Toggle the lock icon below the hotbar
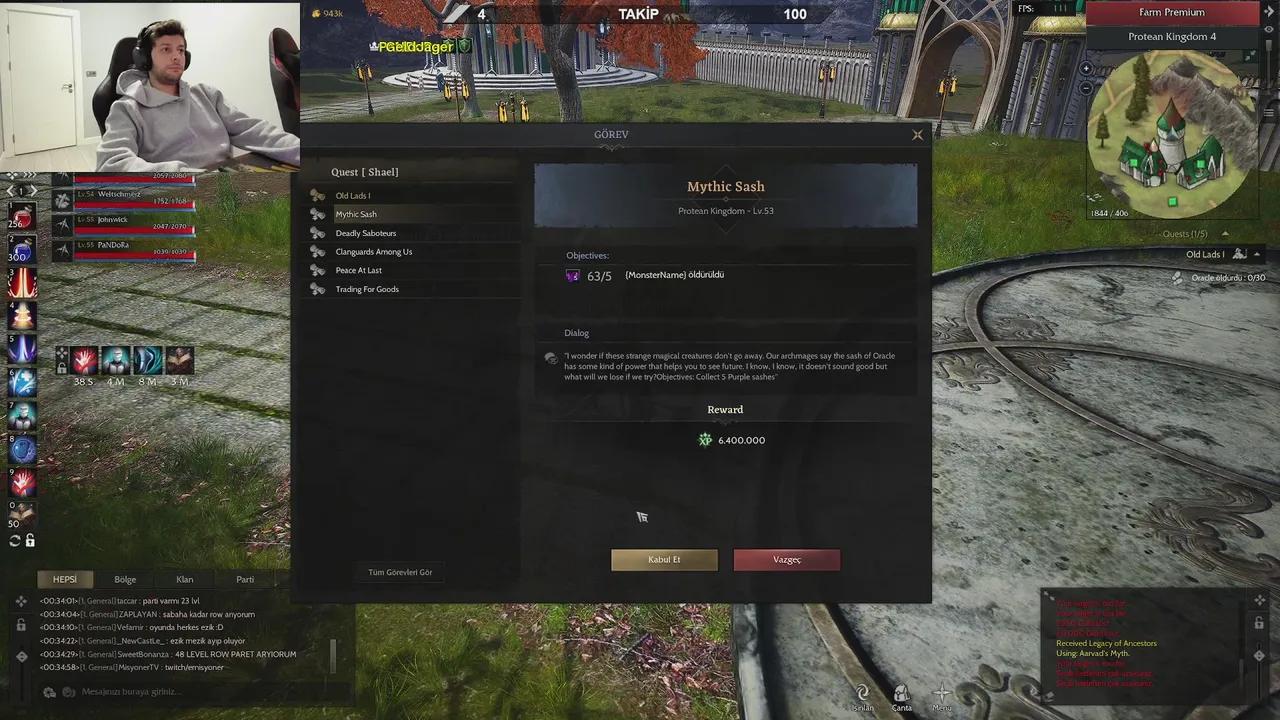This screenshot has width=1280, height=720. [31, 539]
